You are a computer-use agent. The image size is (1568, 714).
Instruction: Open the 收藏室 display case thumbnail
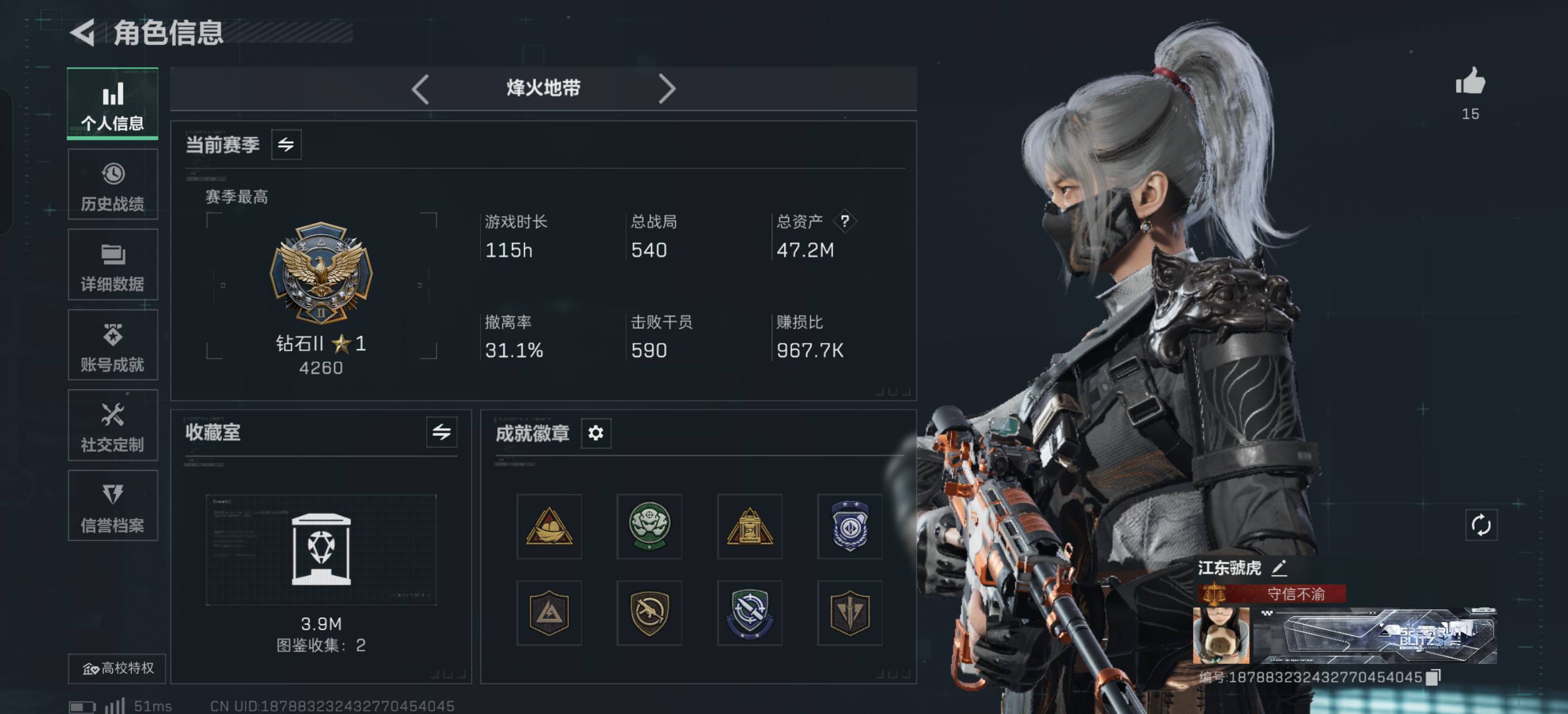pos(321,550)
